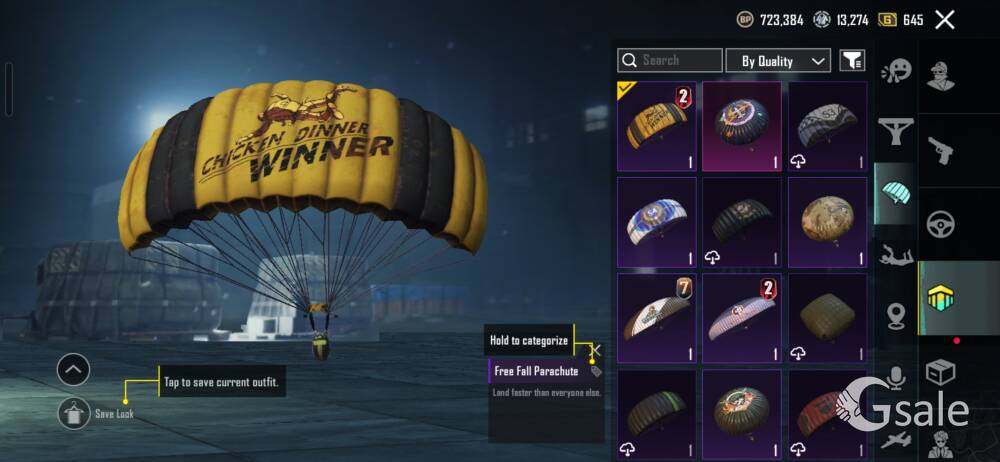This screenshot has height=462, width=1000.
Task: Open the By Quality sort dropdown
Action: tap(778, 61)
